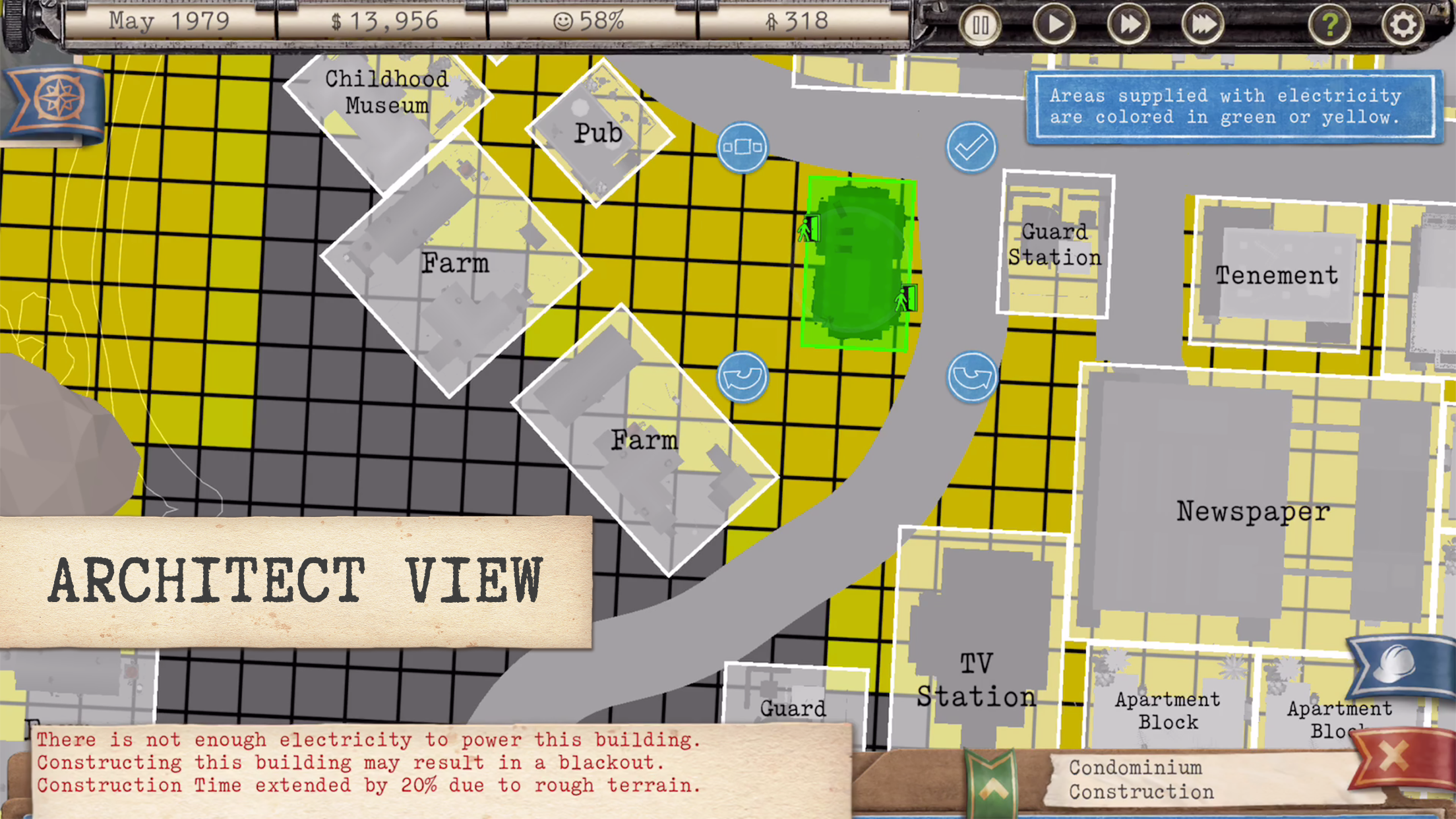Screen dimensions: 1456x819
Task: Open the help question mark
Action: pos(1331,25)
